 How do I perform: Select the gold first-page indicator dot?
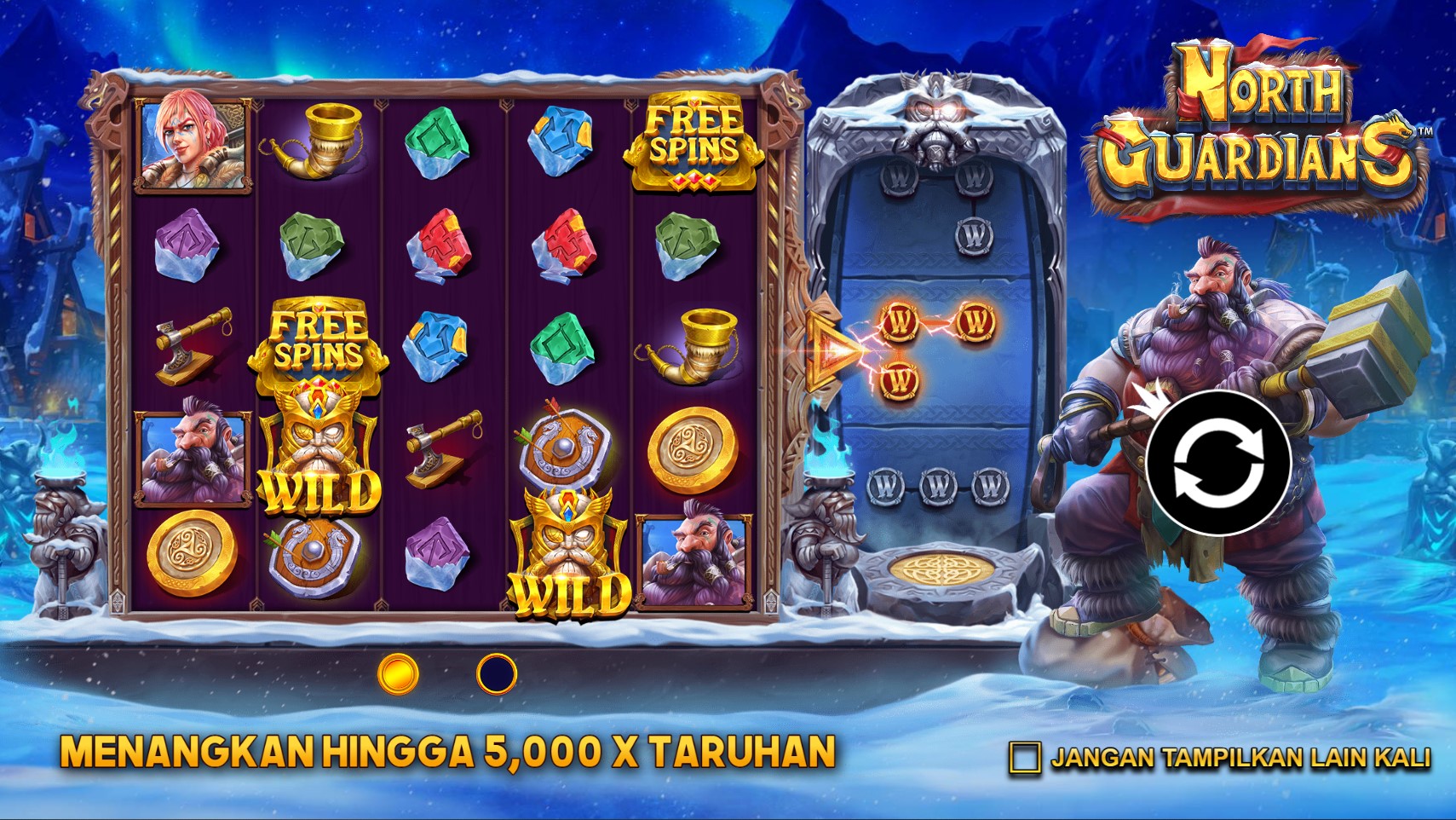tap(398, 674)
